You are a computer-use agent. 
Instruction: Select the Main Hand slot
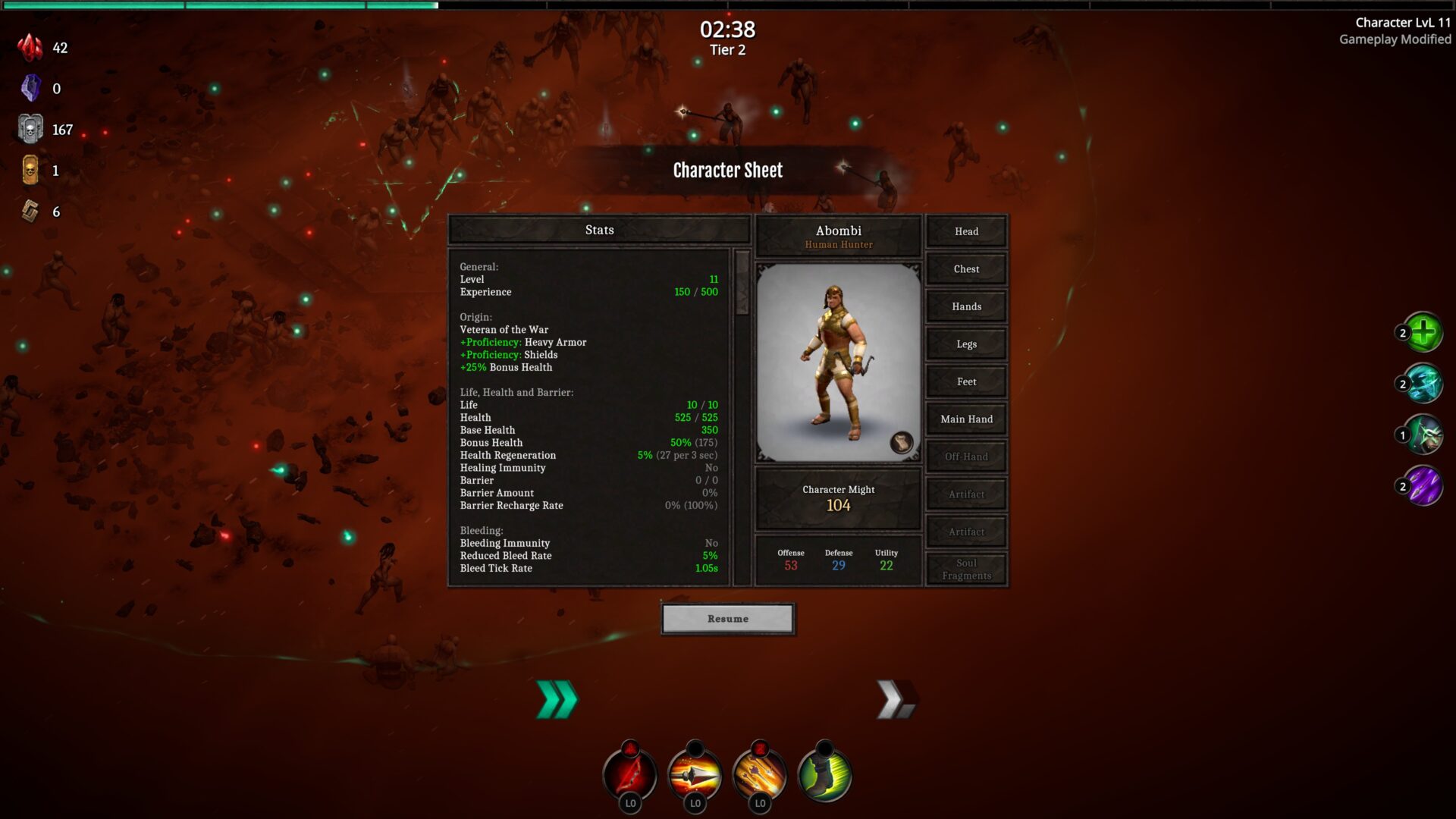tap(966, 419)
